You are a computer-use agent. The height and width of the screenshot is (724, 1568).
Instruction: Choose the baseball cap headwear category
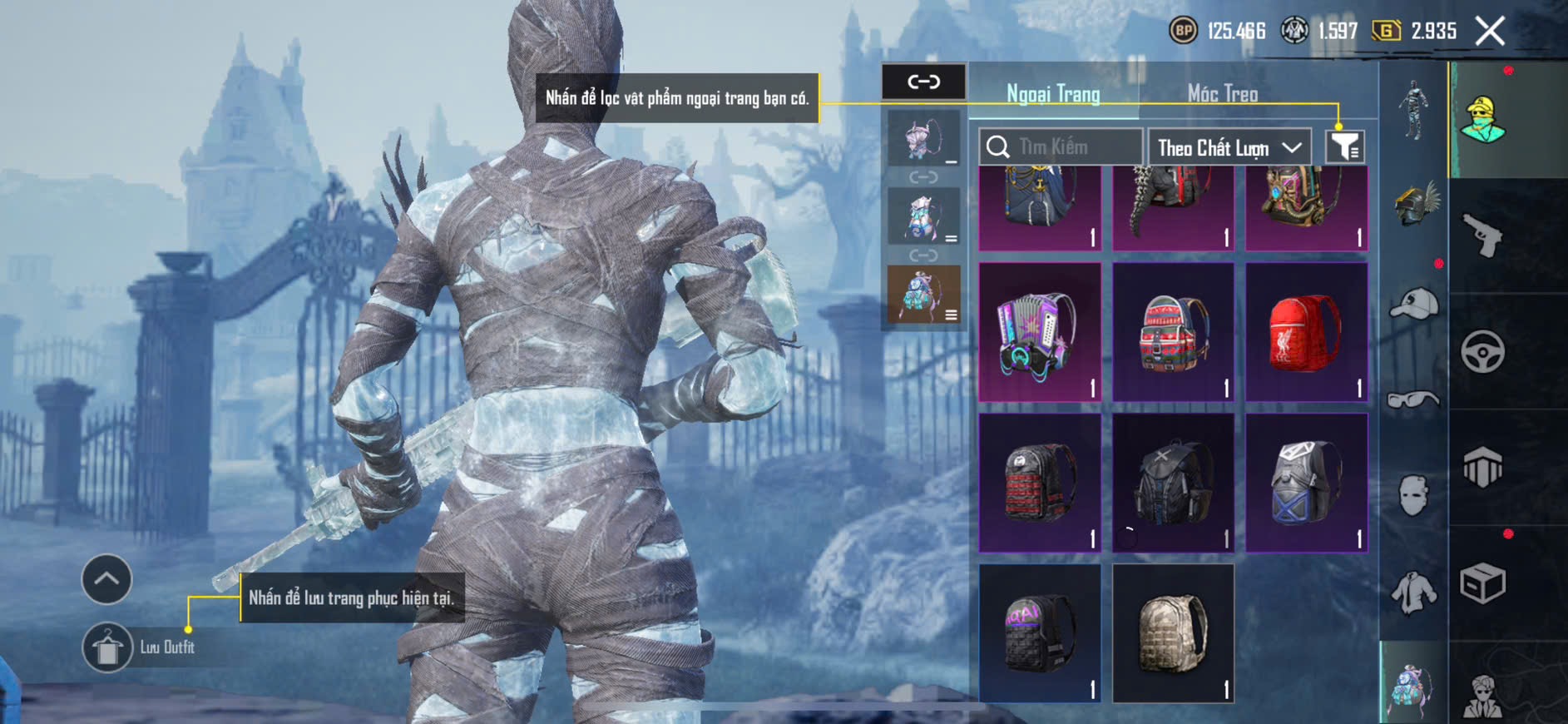point(1414,304)
